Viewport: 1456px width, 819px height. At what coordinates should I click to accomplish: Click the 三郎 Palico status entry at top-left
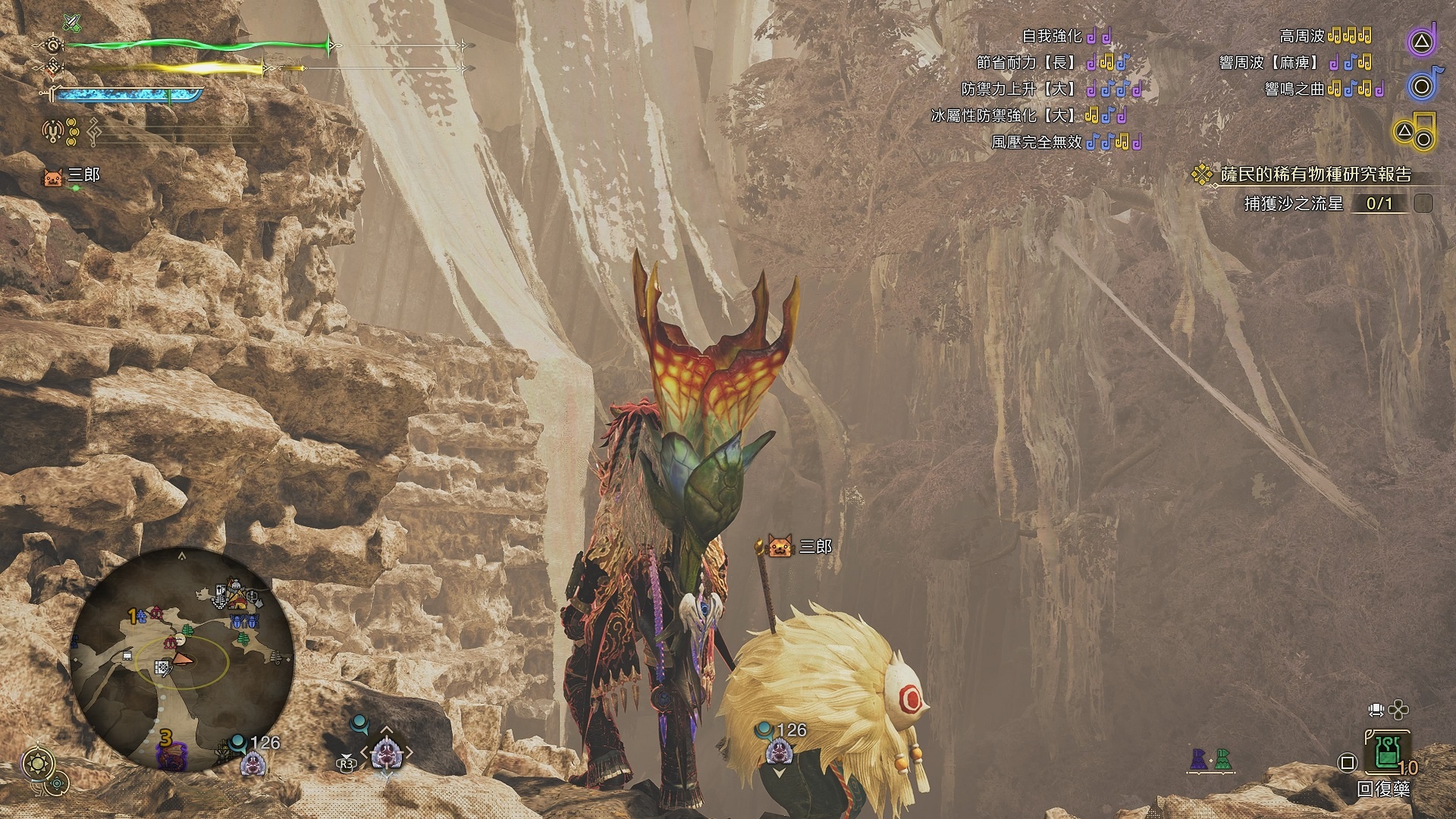[72, 176]
